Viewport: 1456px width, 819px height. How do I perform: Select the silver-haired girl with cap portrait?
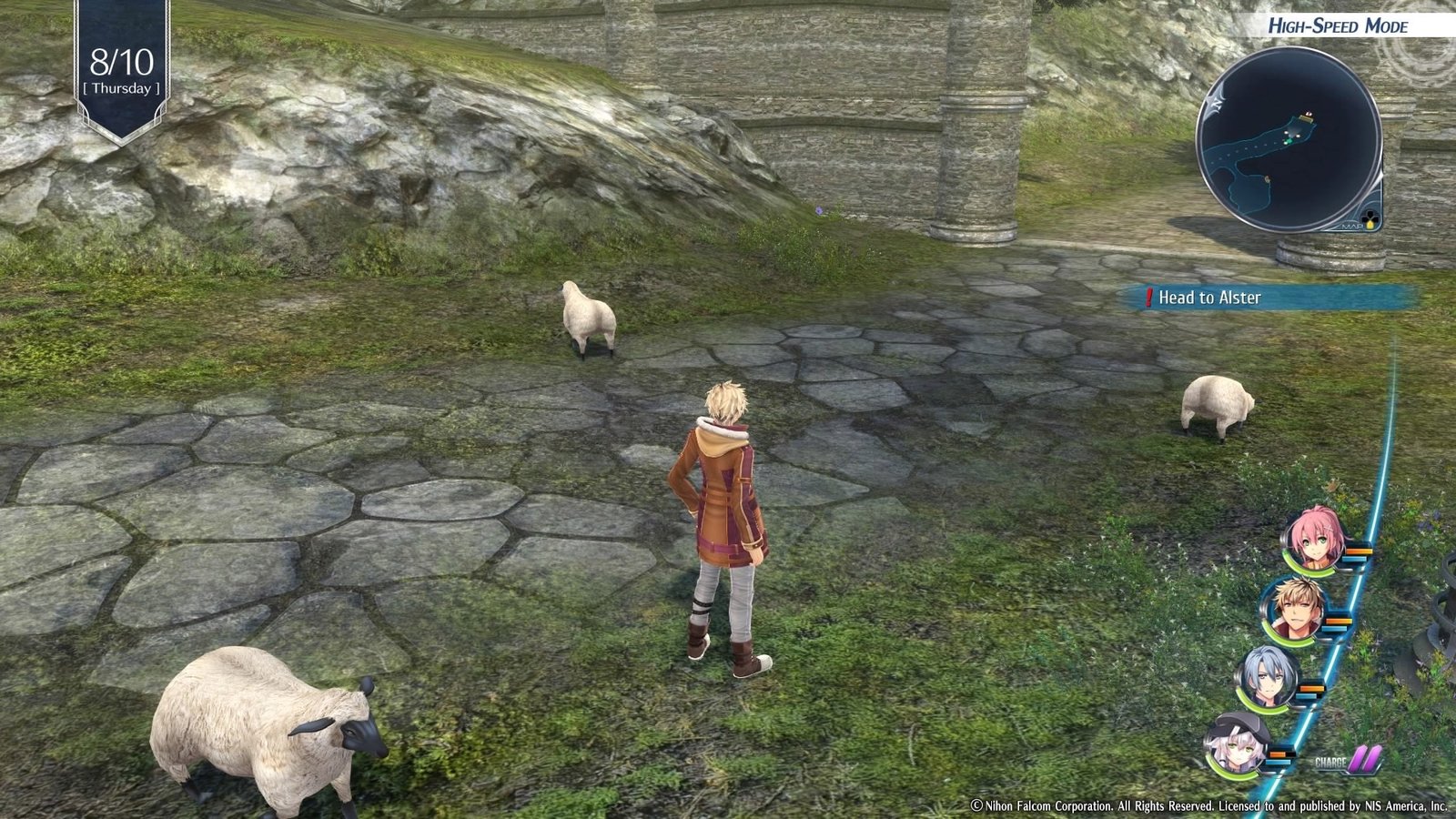click(x=1238, y=745)
